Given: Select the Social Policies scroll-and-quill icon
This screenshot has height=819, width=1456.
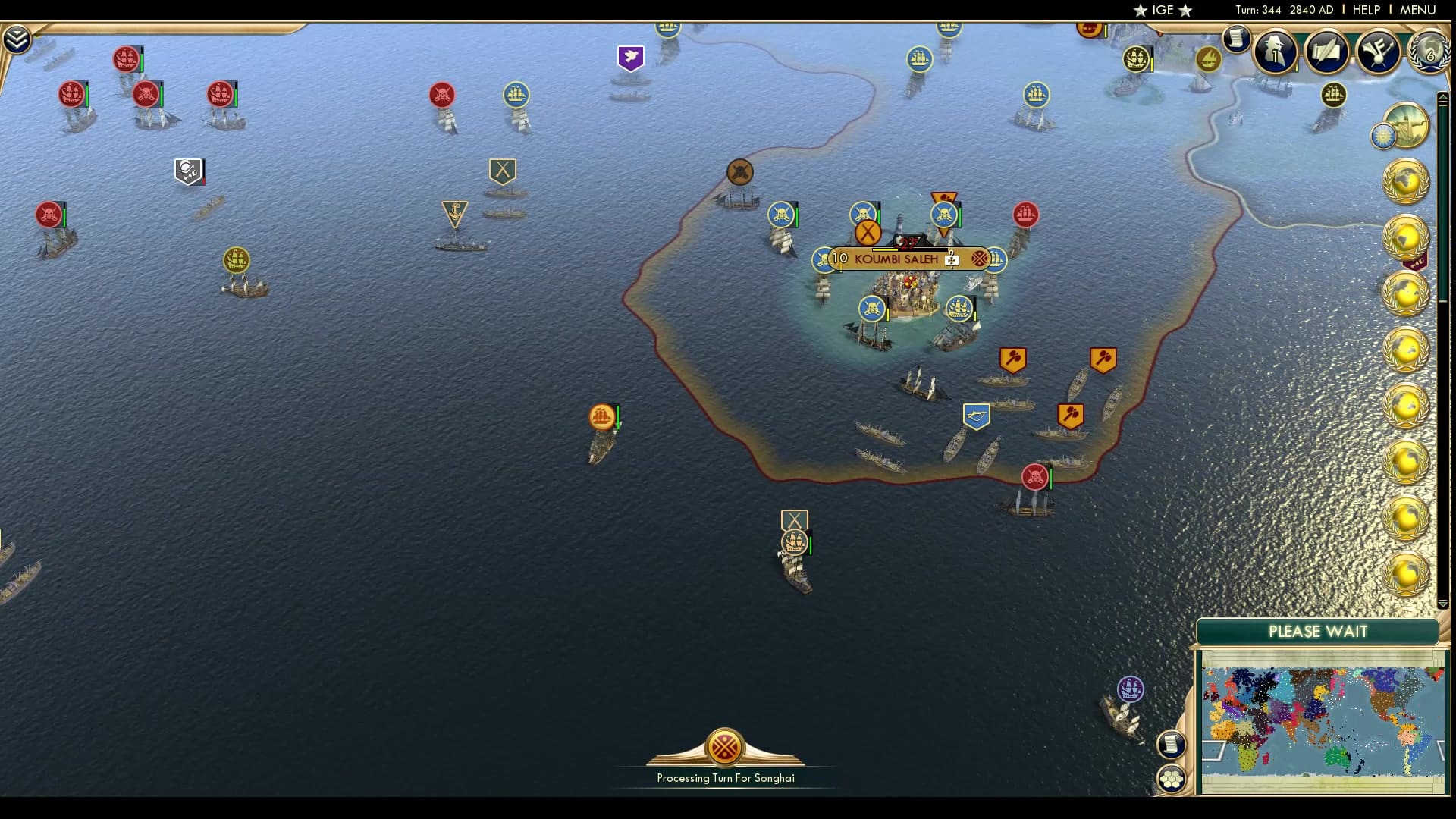Looking at the screenshot, I should tap(1328, 51).
